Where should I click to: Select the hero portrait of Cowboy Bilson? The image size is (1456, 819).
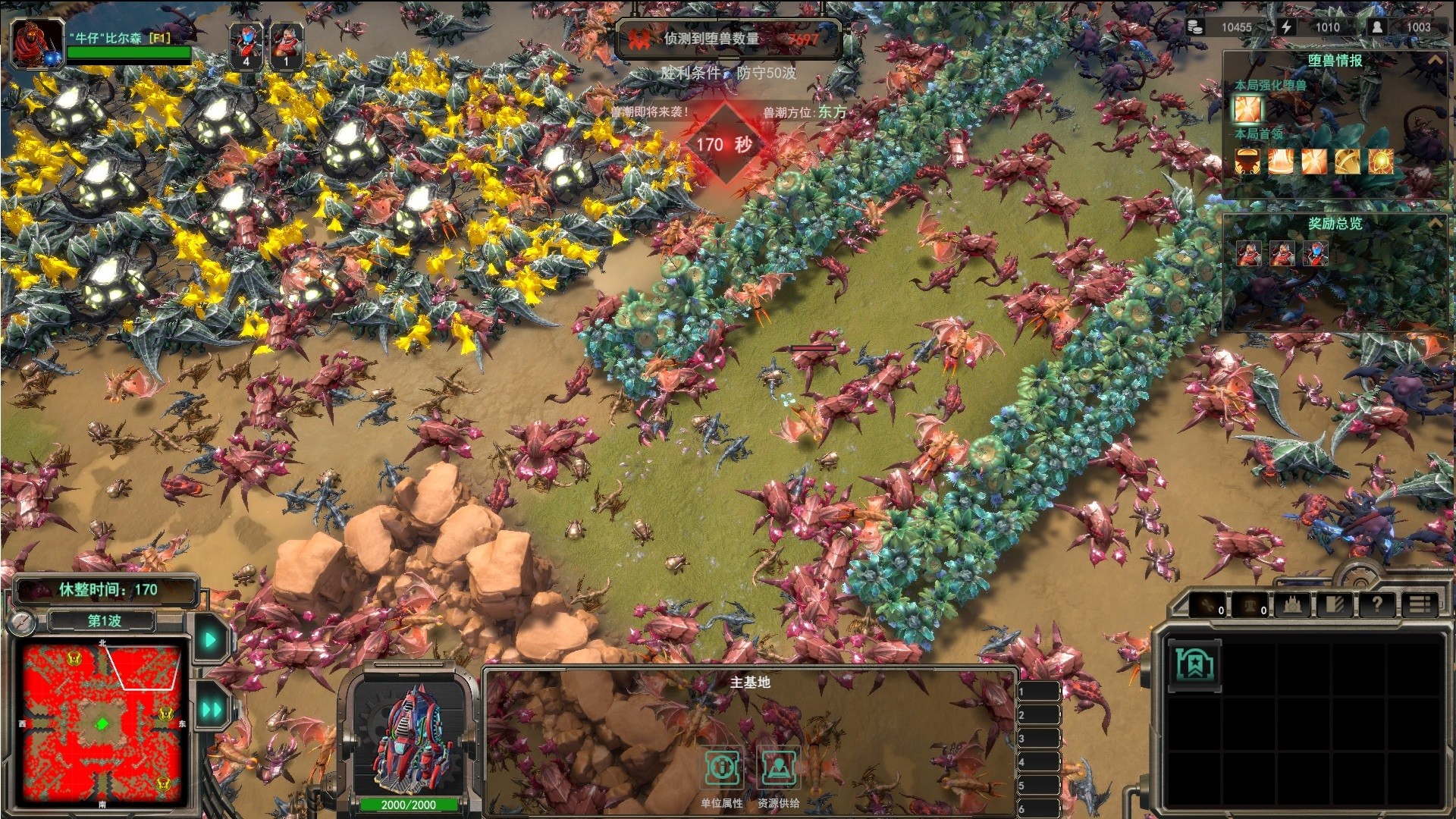click(36, 43)
